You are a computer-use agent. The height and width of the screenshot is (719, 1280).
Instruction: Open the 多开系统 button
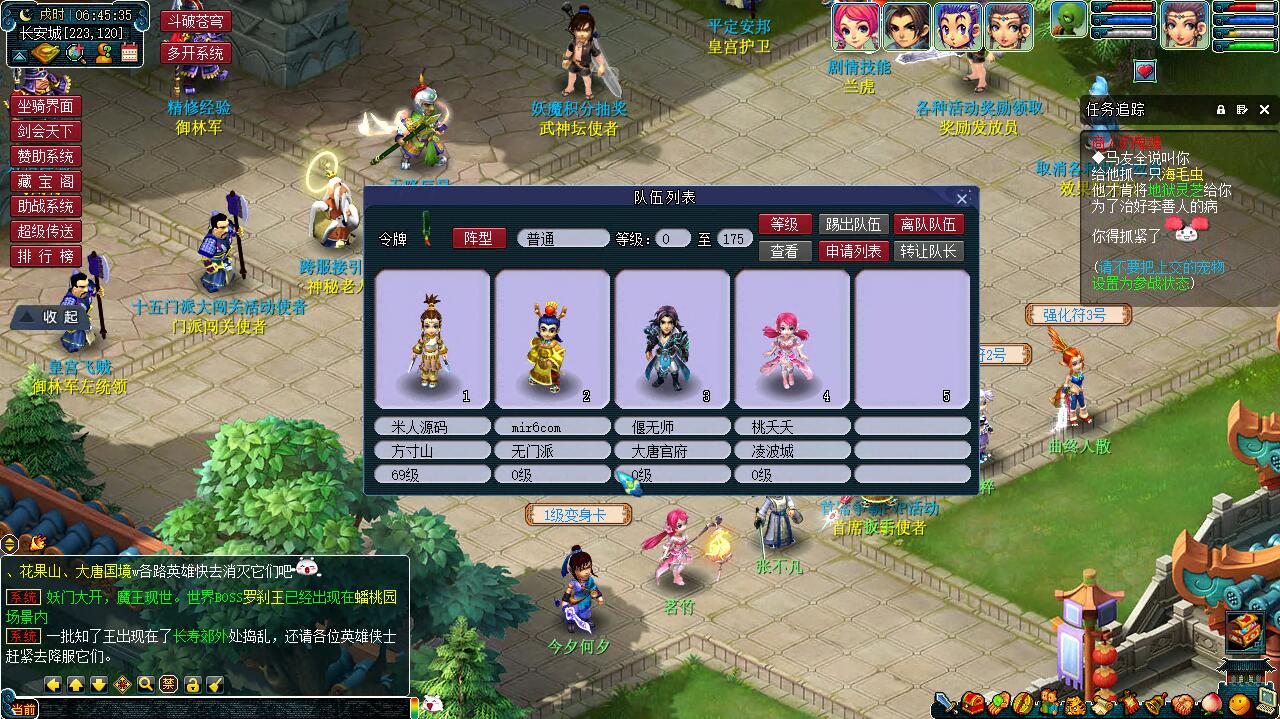point(195,53)
